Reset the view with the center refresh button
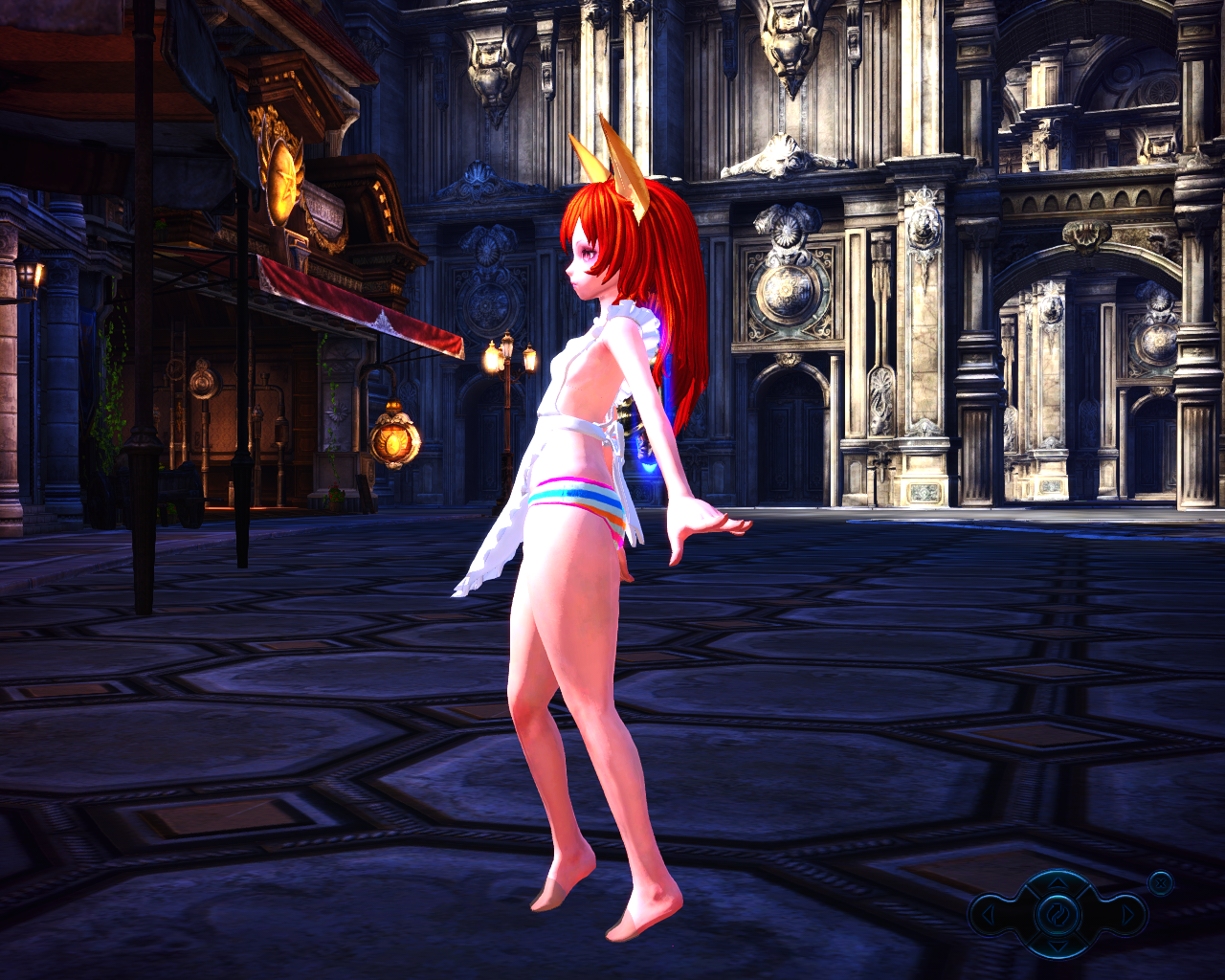Viewport: 1225px width, 980px height. tap(1057, 915)
